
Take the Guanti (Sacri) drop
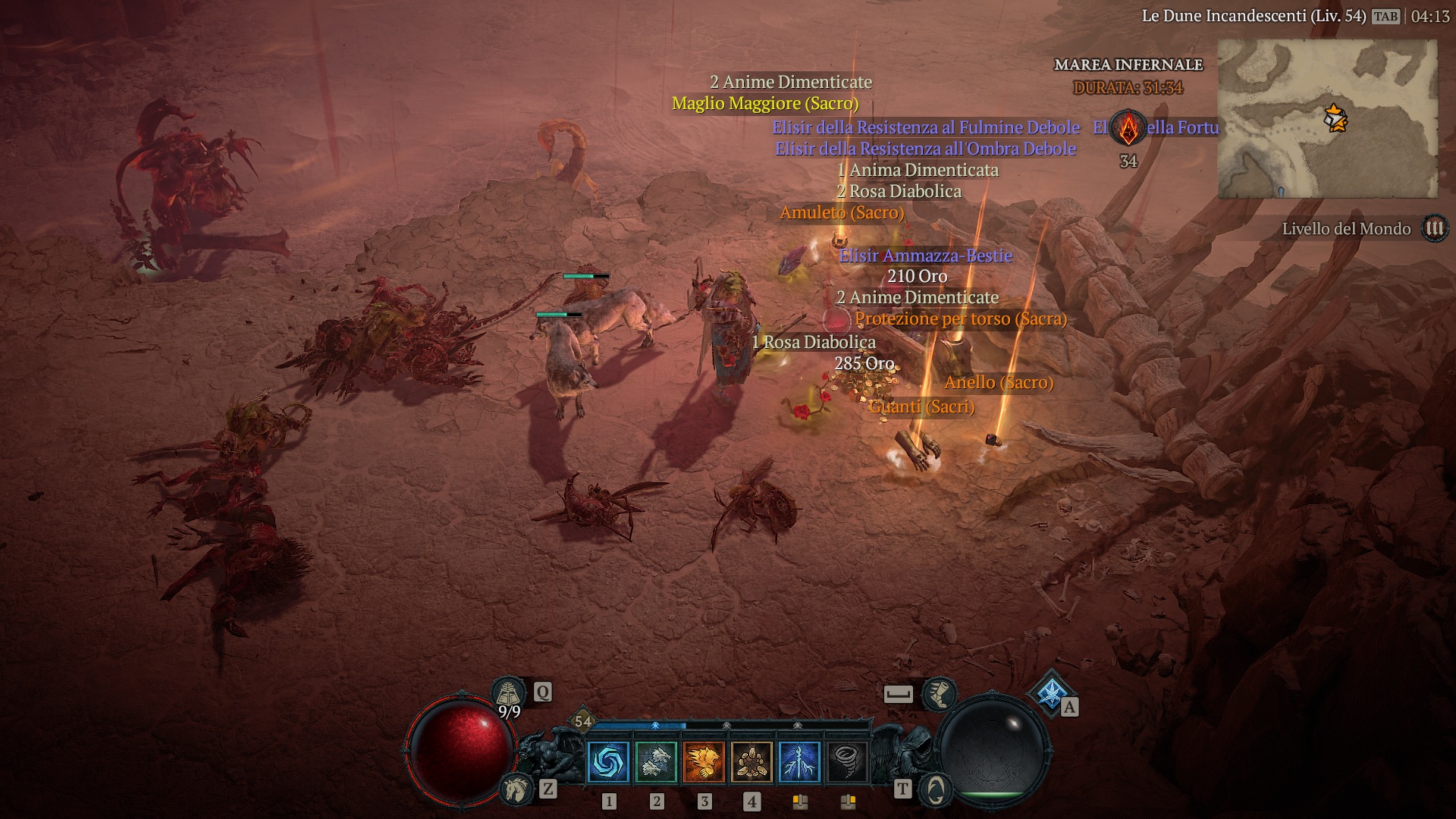921,407
